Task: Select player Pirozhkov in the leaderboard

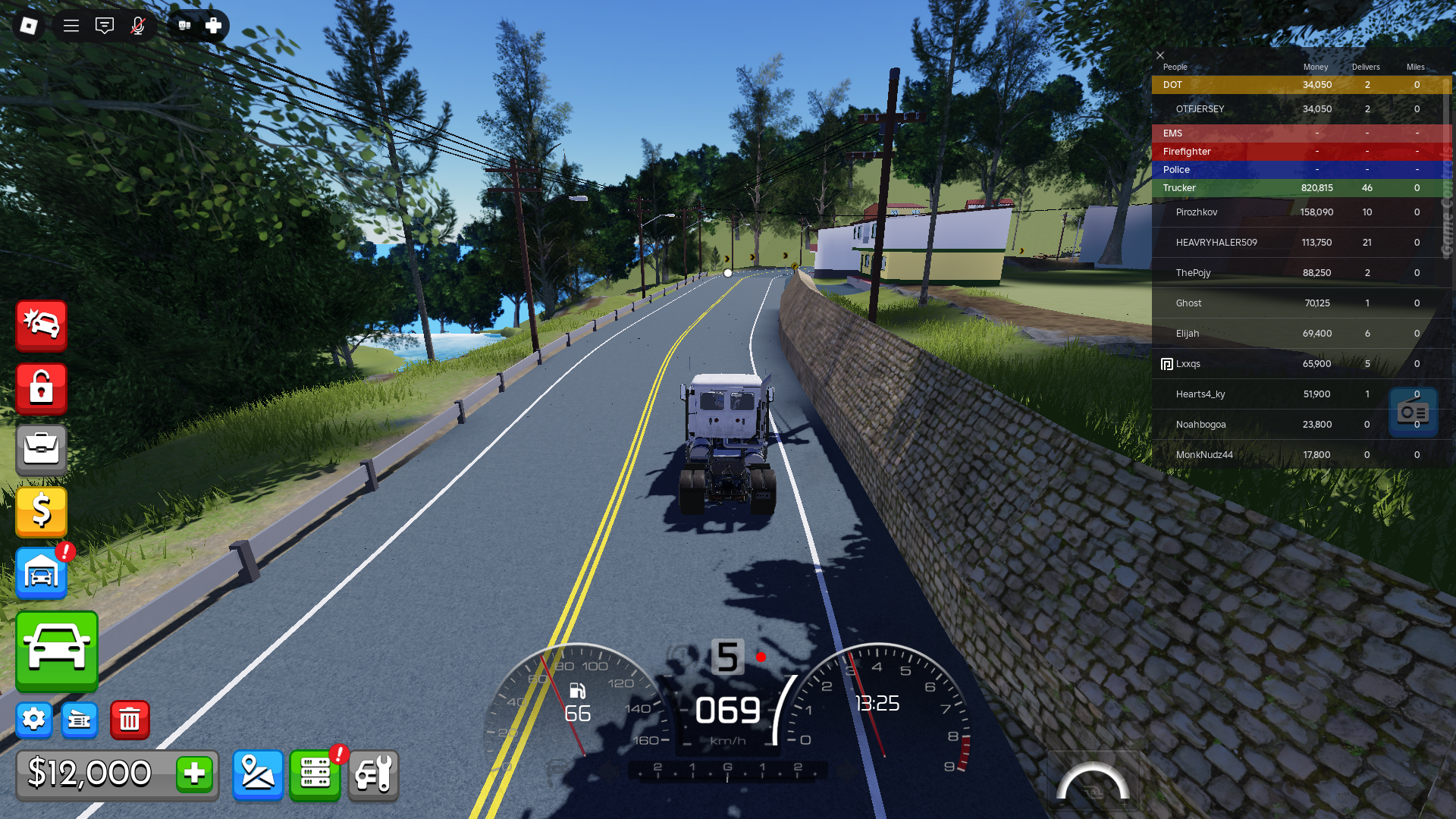Action: 1197,212
